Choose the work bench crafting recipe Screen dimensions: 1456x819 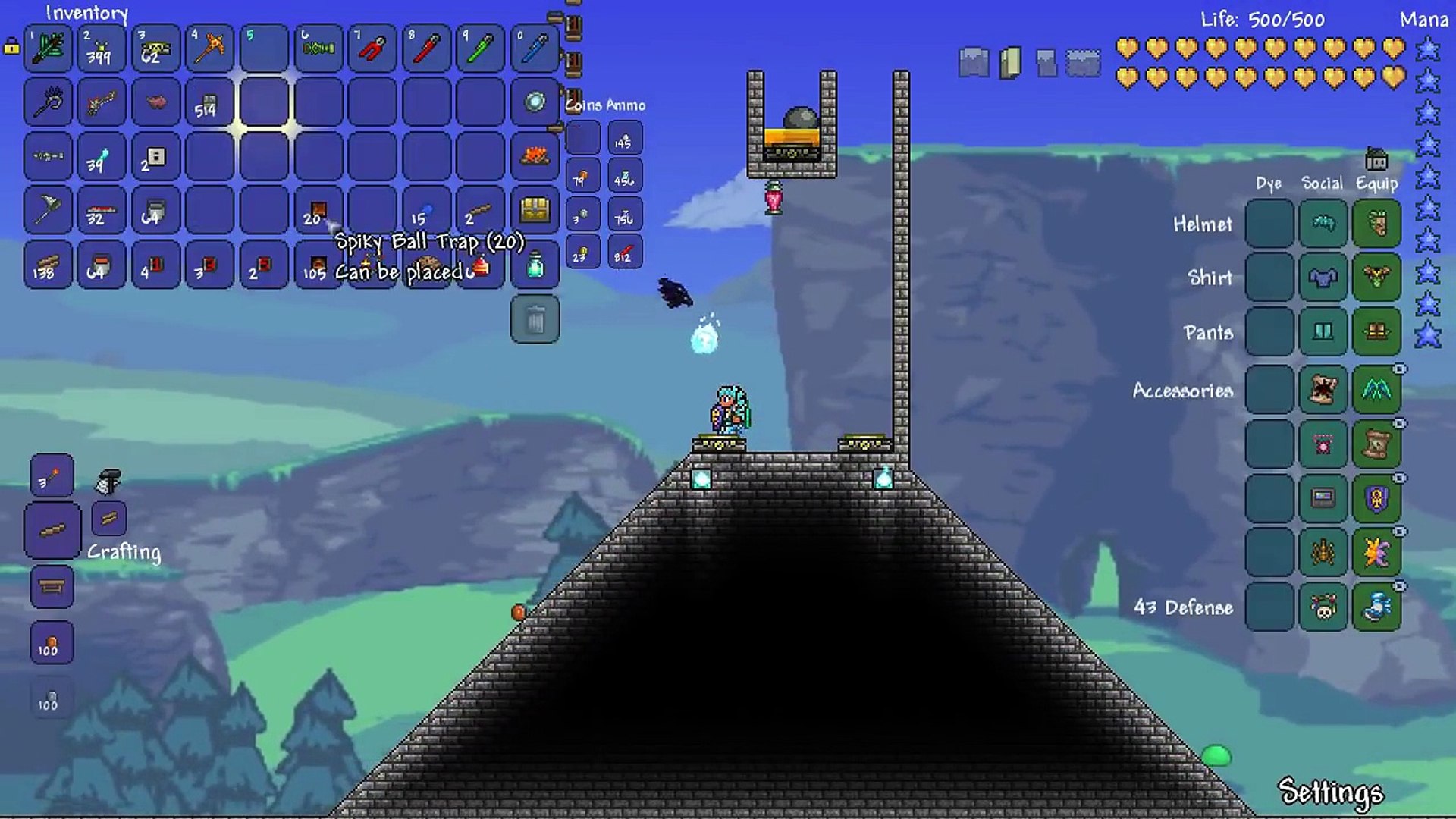click(52, 586)
